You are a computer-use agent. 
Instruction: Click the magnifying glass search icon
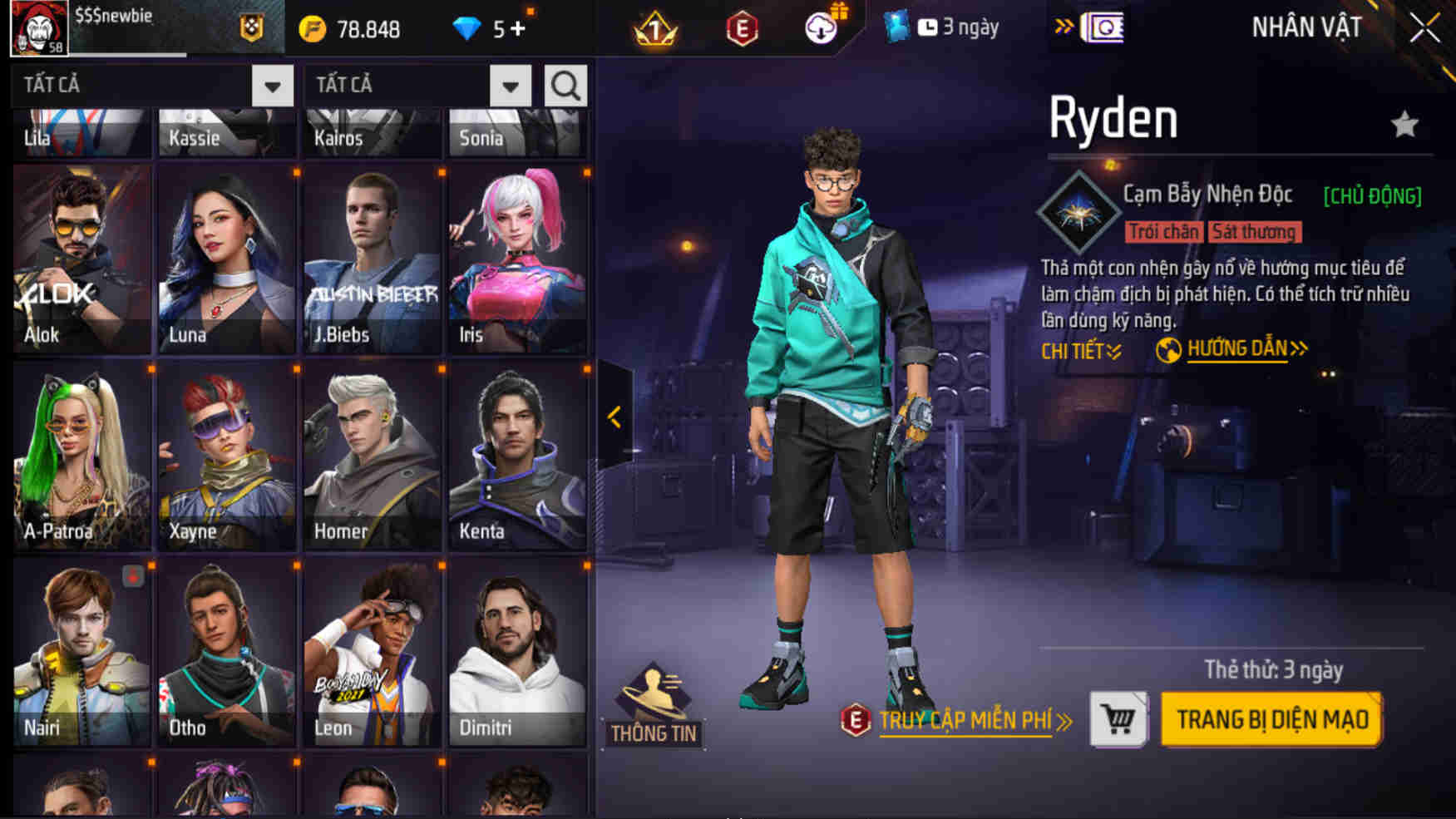(566, 84)
